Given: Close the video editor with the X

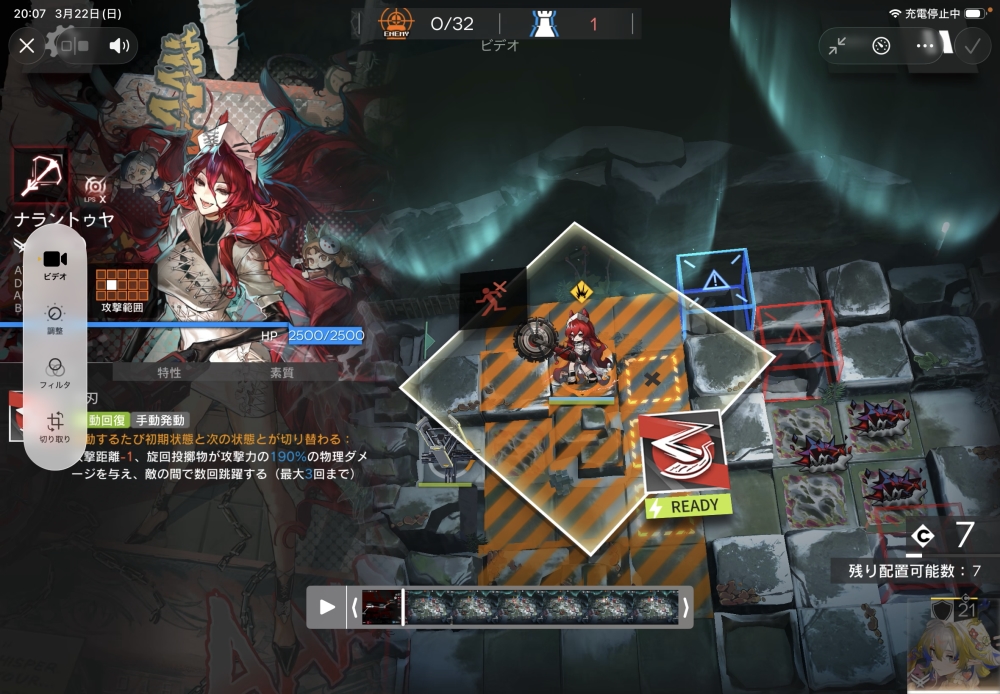Looking at the screenshot, I should tap(27, 45).
